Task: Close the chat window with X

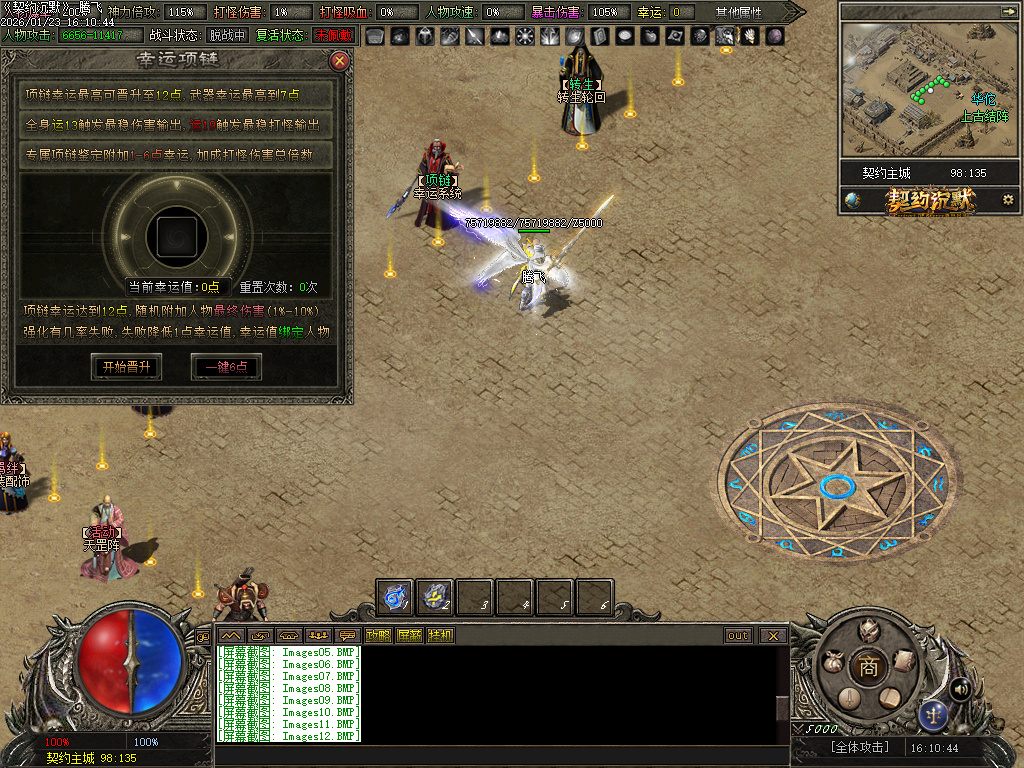Action: 773,635
